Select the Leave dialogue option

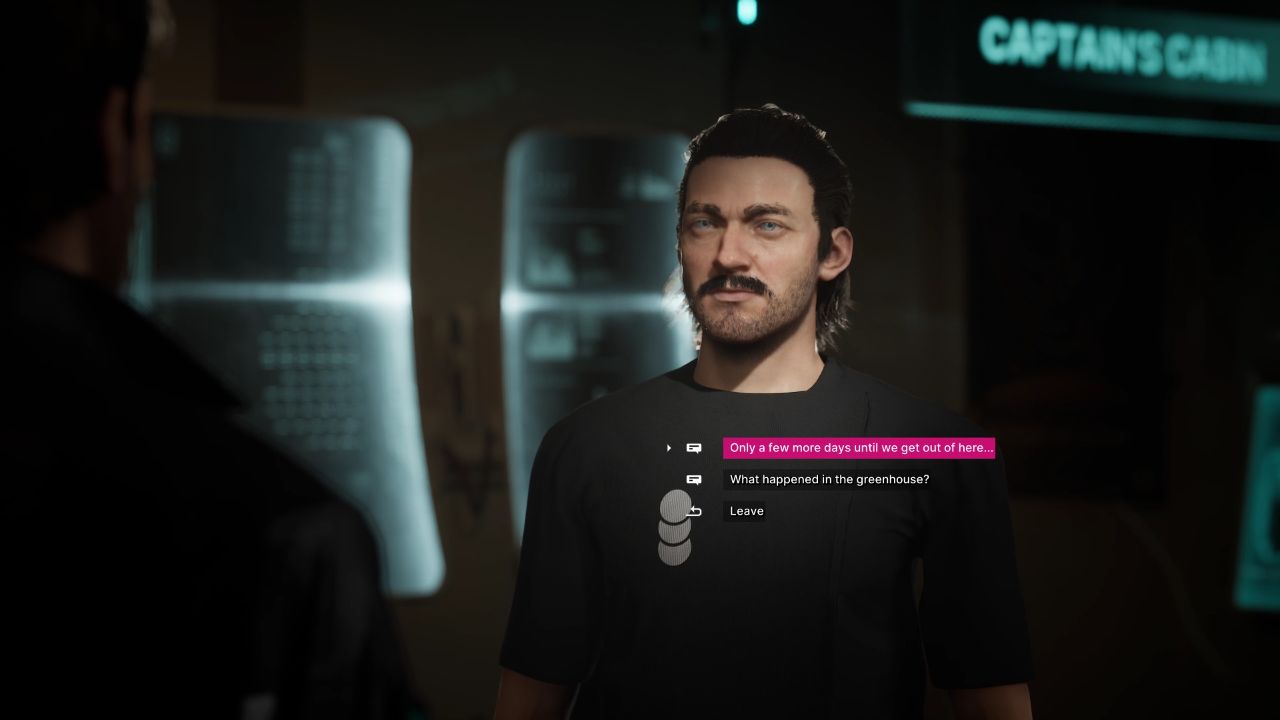[746, 511]
